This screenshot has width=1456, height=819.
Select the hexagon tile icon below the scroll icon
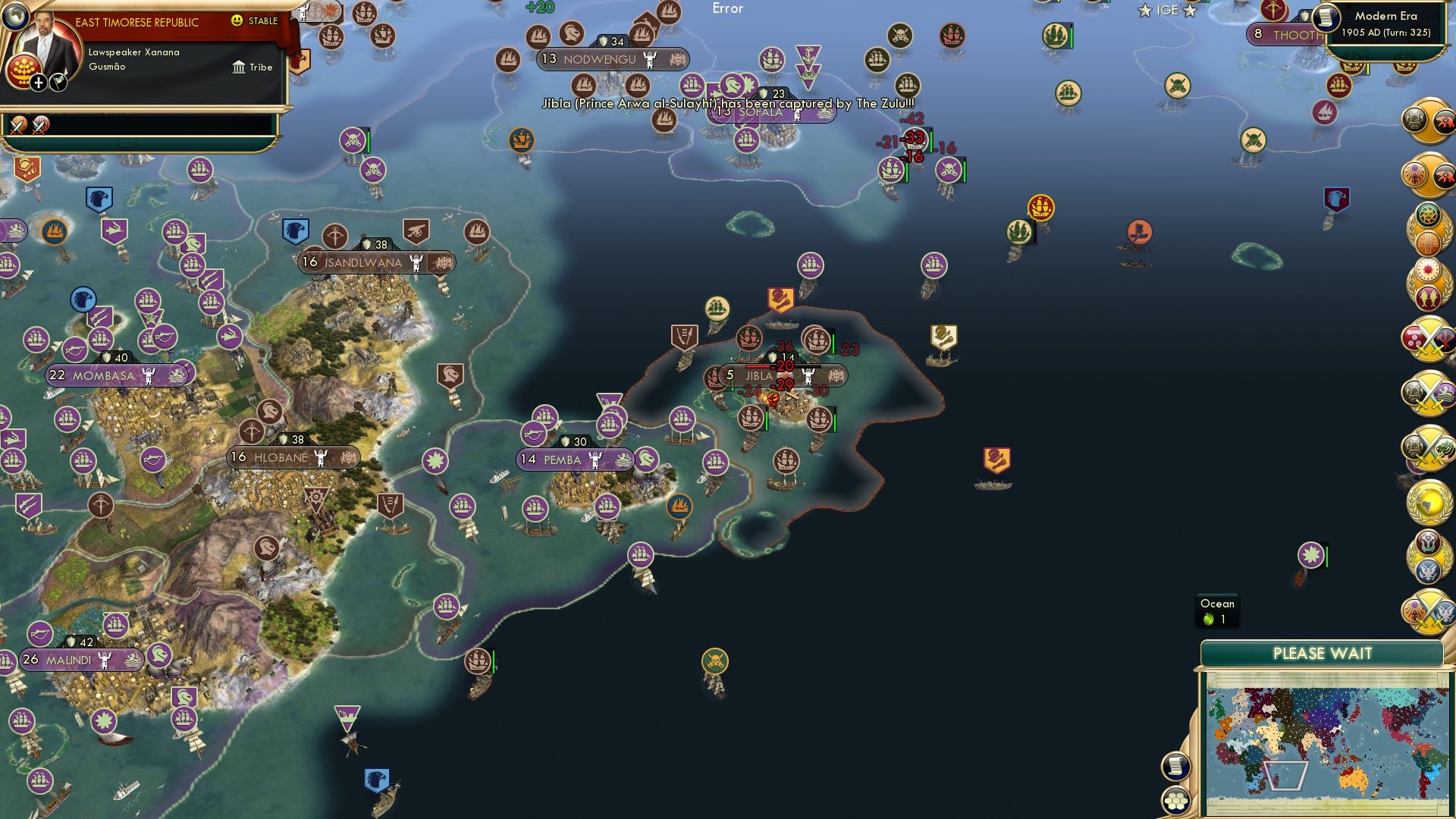pyautogui.click(x=1175, y=802)
